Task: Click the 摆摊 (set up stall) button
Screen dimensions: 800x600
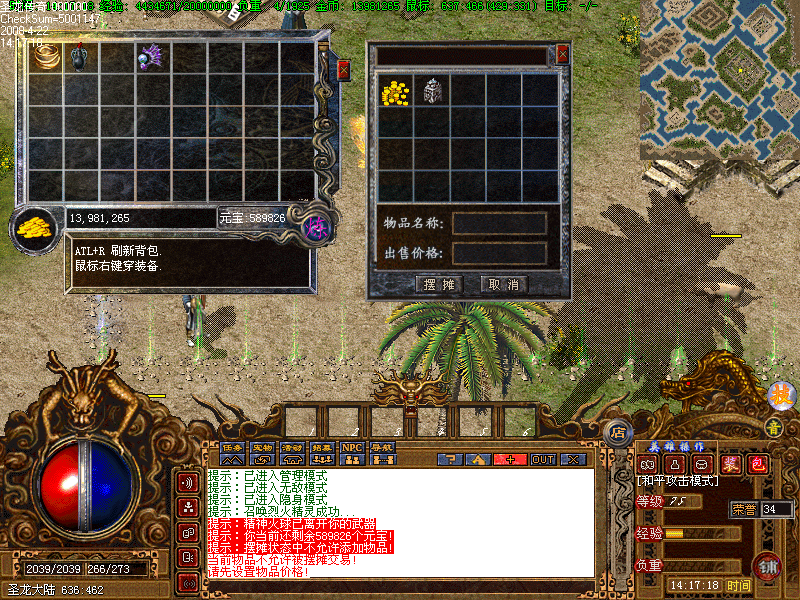Action: pos(438,284)
